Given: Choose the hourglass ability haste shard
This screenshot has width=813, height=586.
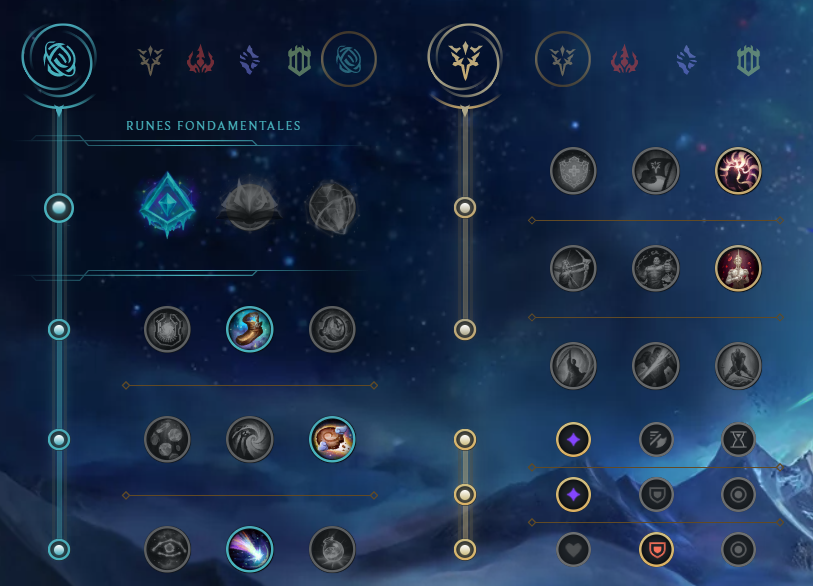Looking at the screenshot, I should click(x=738, y=439).
